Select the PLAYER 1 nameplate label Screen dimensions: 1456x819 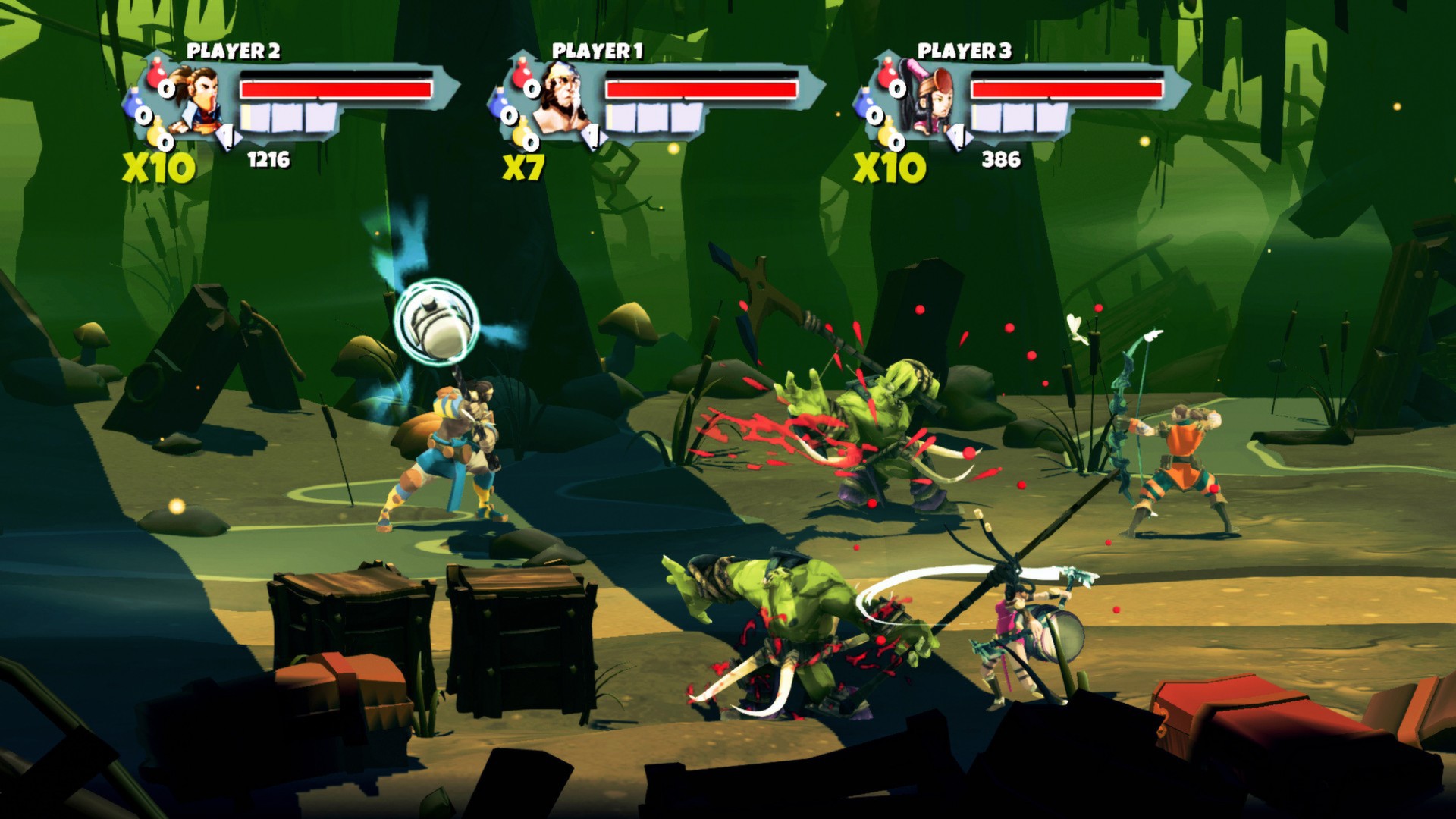point(598,51)
